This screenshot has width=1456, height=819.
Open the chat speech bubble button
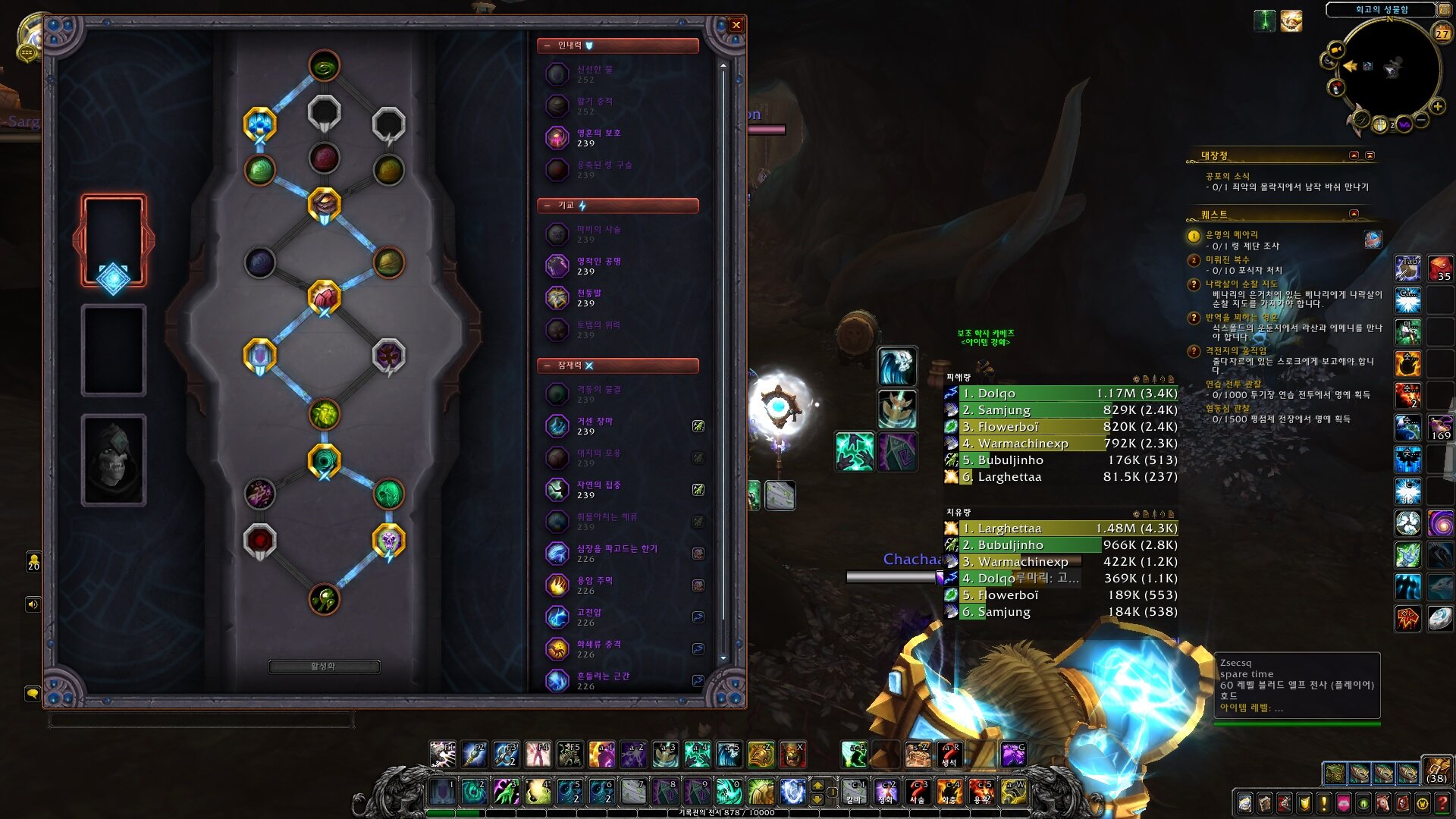(33, 693)
